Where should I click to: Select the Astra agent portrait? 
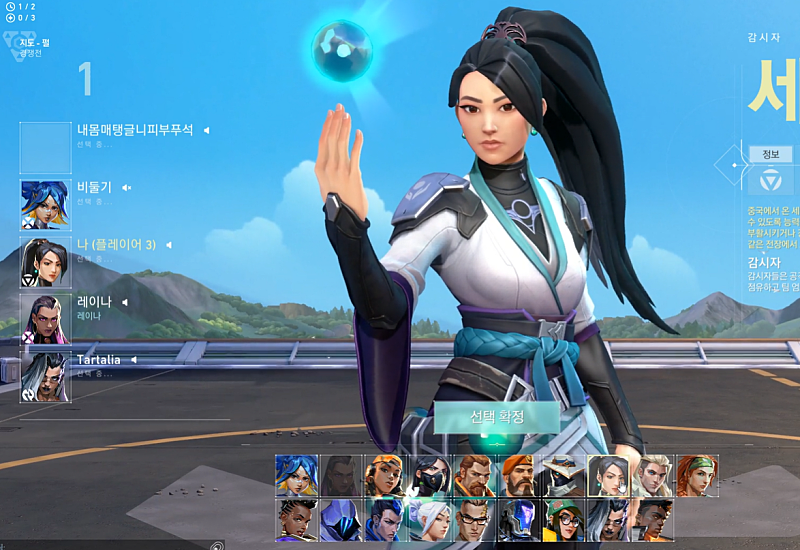[296, 520]
